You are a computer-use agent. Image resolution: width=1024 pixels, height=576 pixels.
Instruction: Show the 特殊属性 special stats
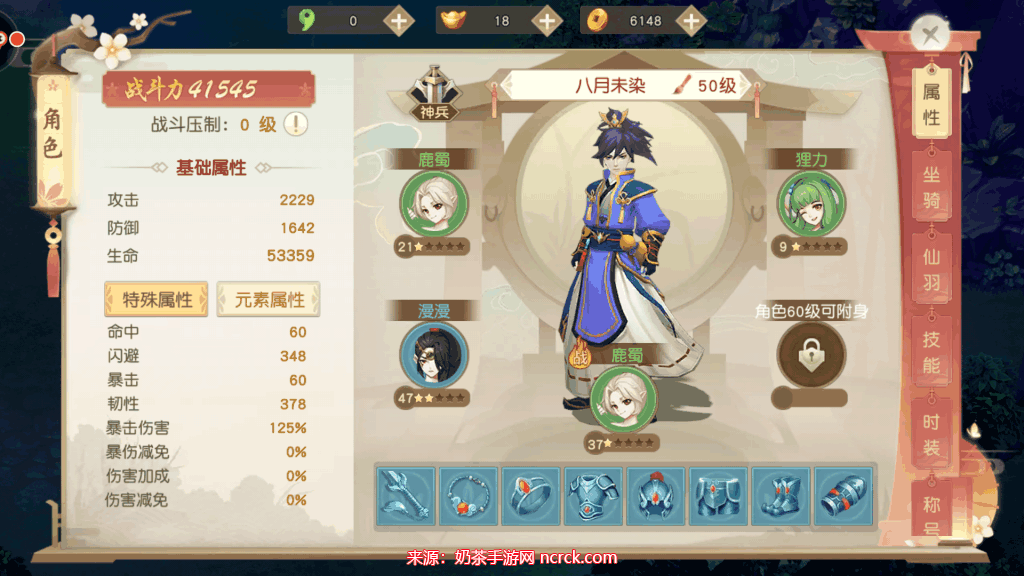157,299
